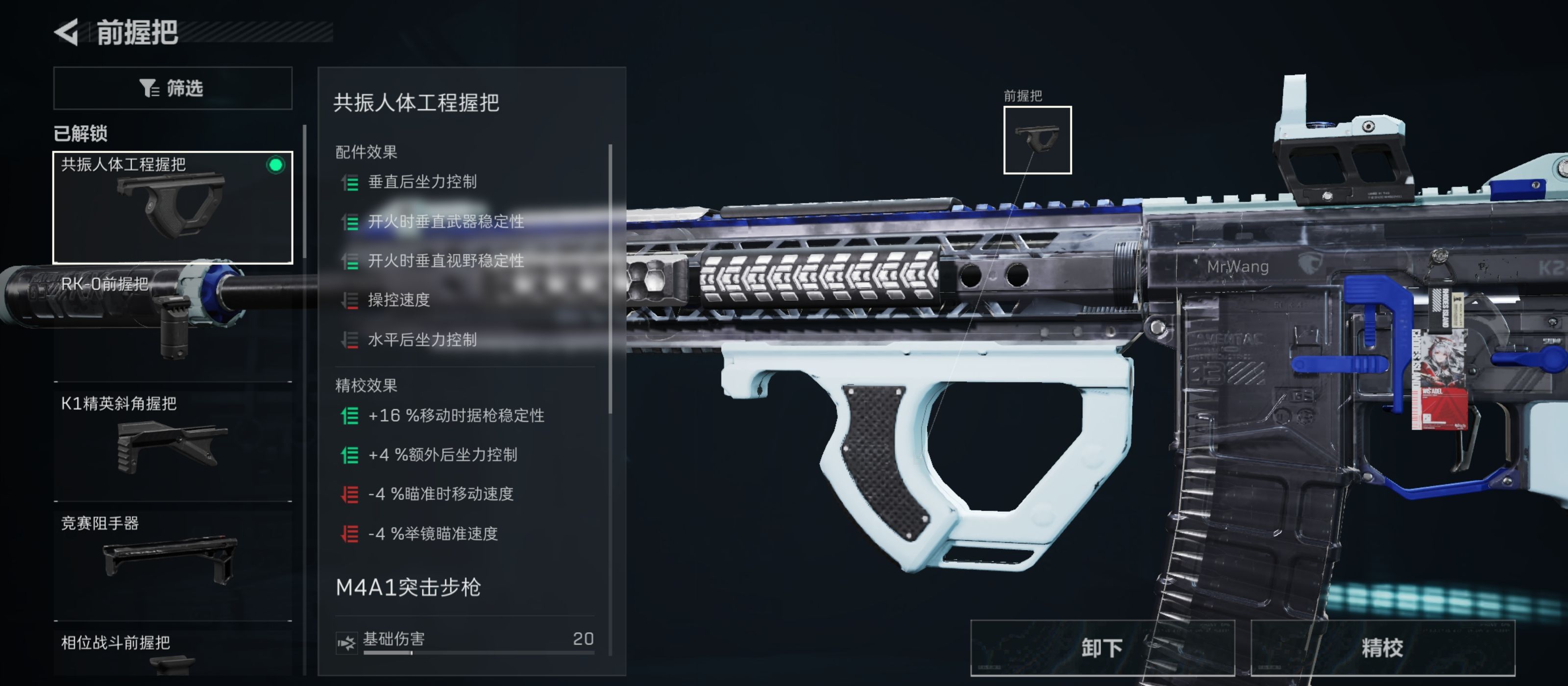Image resolution: width=1568 pixels, height=686 pixels.
Task: Click the filter funnel icon on 筛选
Action: [x=148, y=88]
